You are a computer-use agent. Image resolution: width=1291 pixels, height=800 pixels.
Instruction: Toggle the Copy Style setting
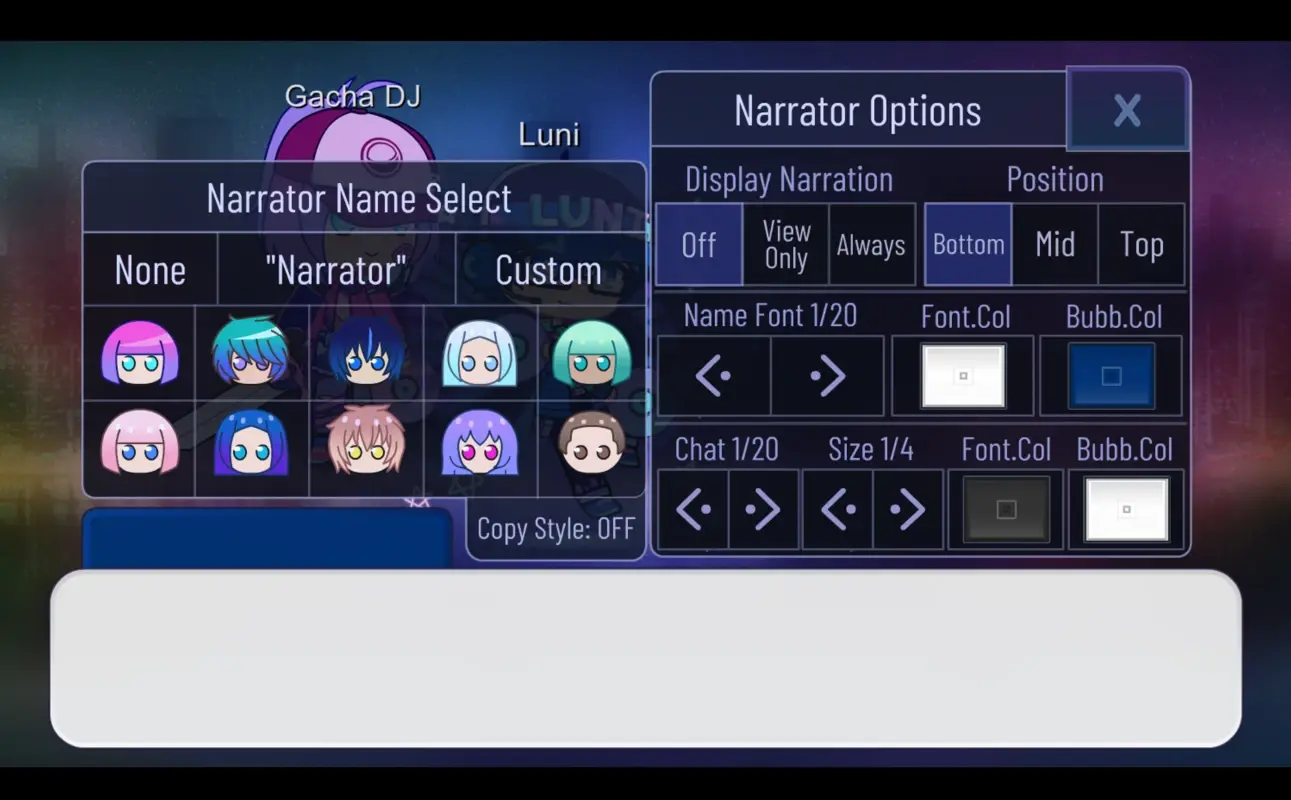[x=555, y=529]
